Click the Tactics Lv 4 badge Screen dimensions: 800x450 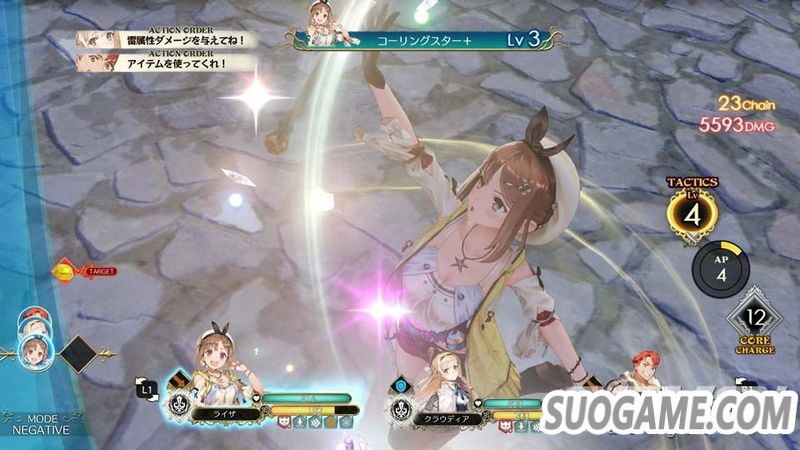point(692,214)
